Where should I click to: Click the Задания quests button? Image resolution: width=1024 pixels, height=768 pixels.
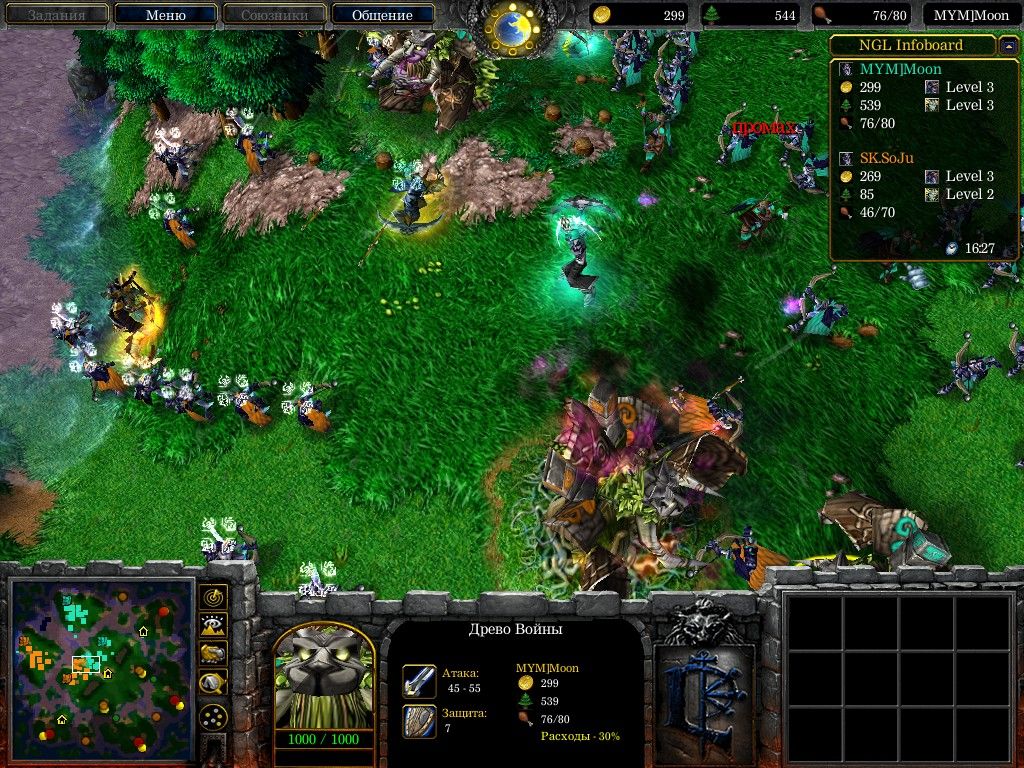(x=56, y=15)
